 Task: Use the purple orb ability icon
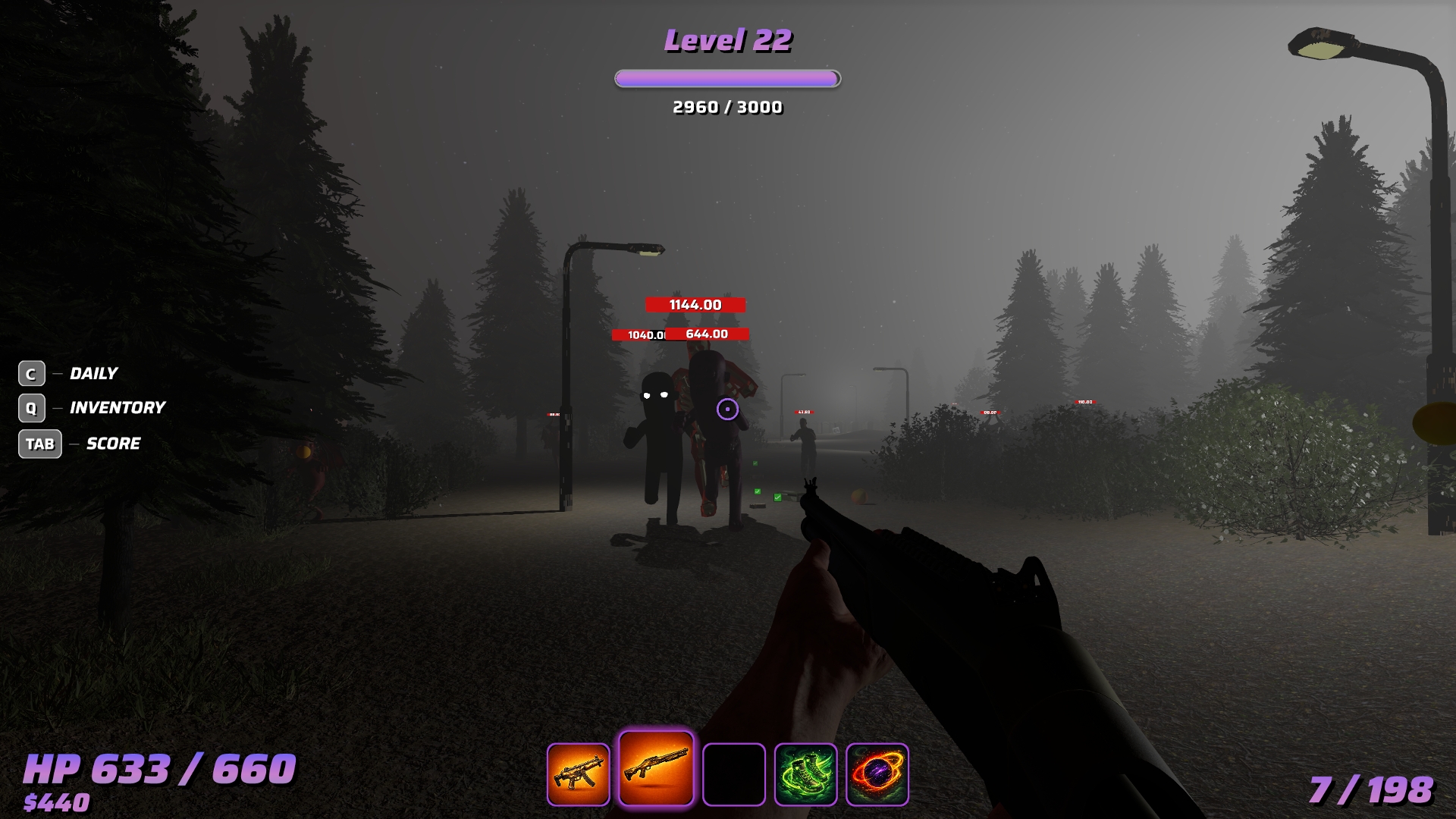point(877,774)
